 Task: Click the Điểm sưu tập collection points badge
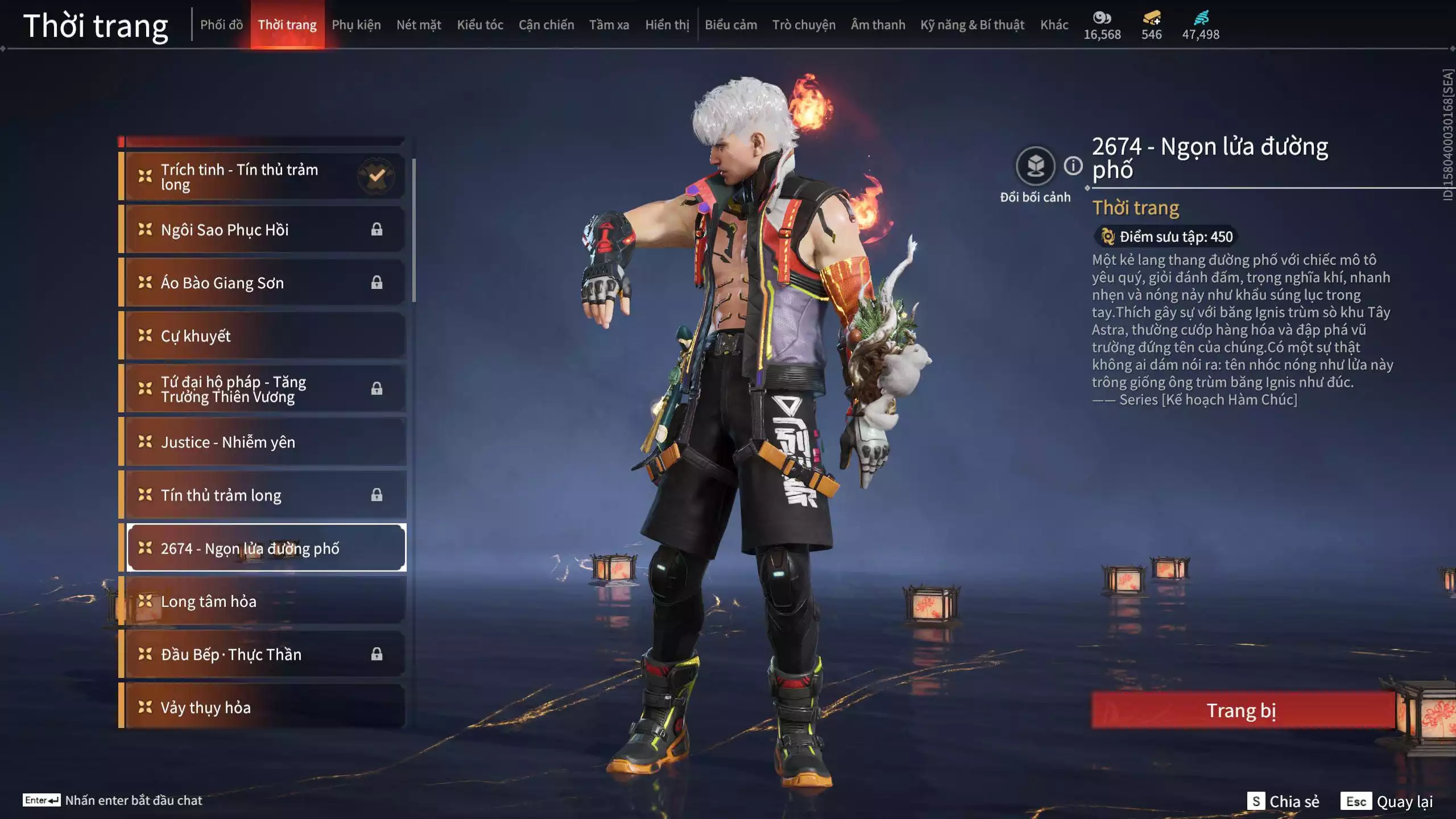1166,238
